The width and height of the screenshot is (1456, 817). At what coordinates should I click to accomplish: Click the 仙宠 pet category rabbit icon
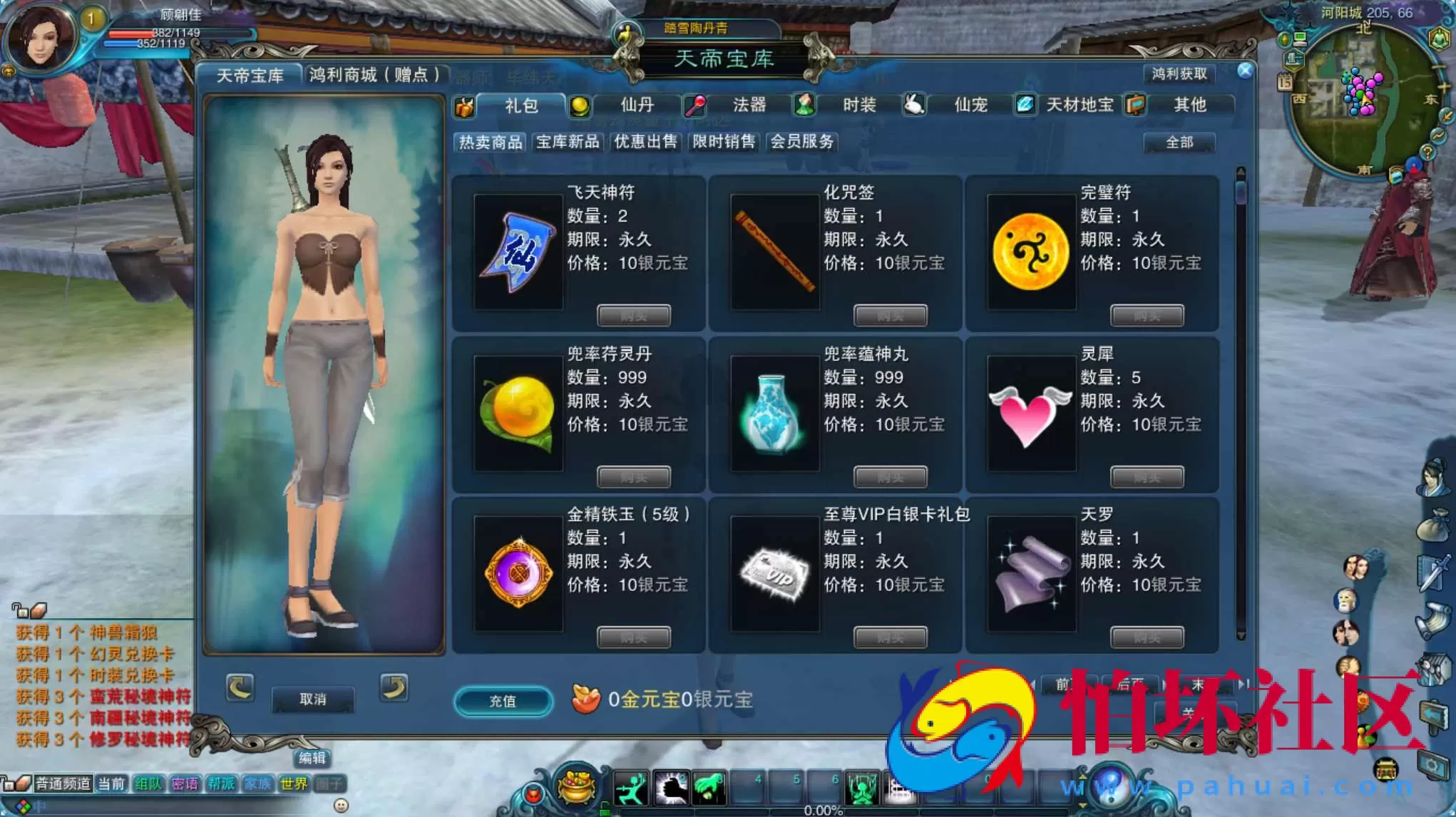click(915, 106)
